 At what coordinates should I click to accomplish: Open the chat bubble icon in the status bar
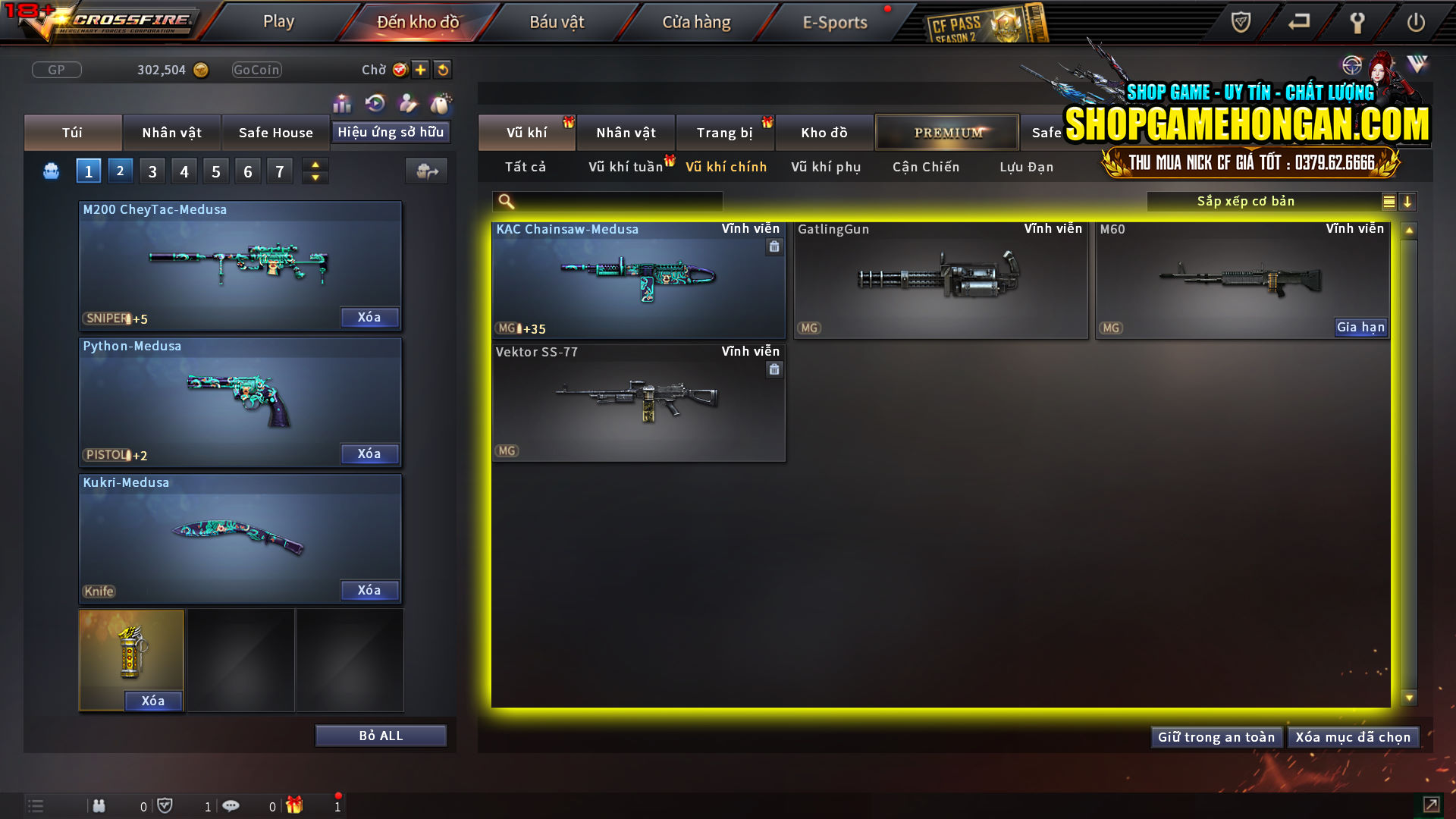tap(231, 805)
